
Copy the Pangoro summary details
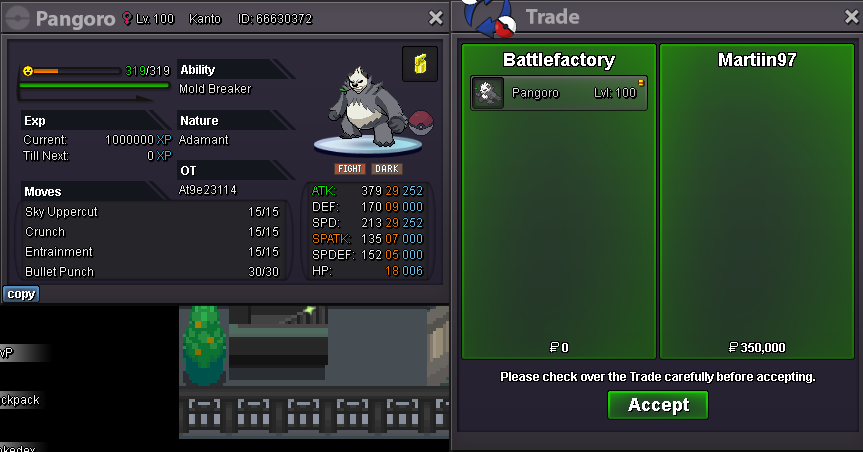click(x=20, y=294)
